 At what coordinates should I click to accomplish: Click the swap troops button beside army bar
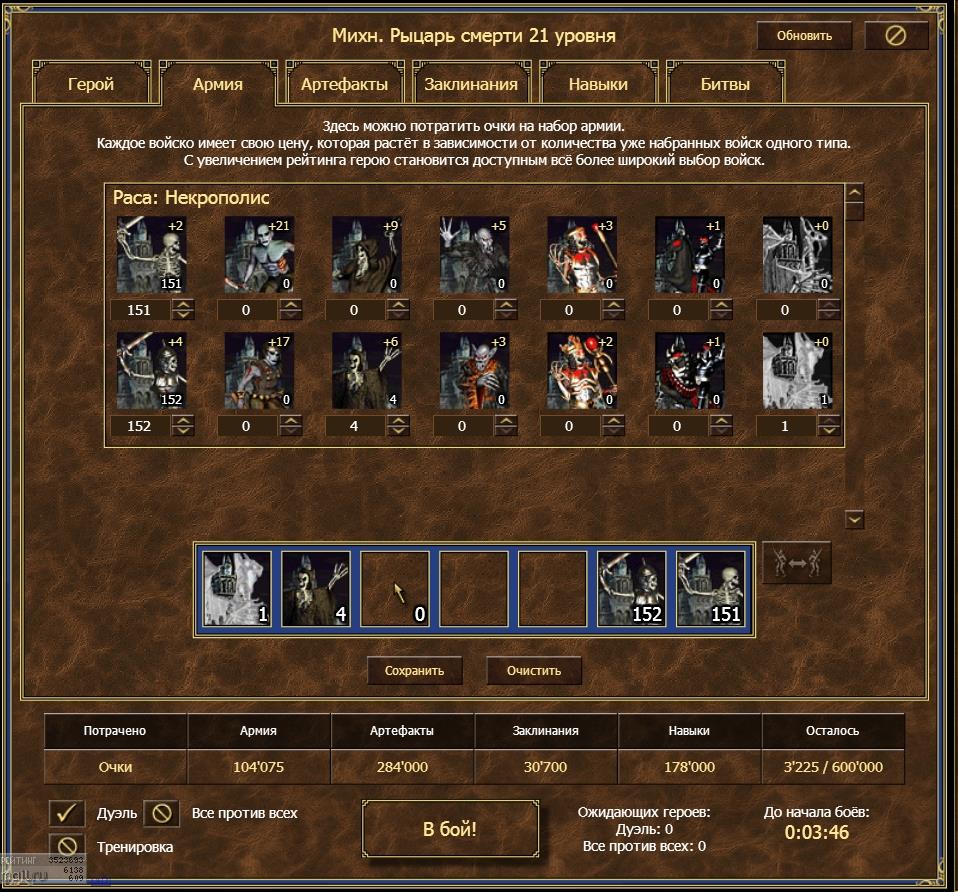tap(797, 563)
